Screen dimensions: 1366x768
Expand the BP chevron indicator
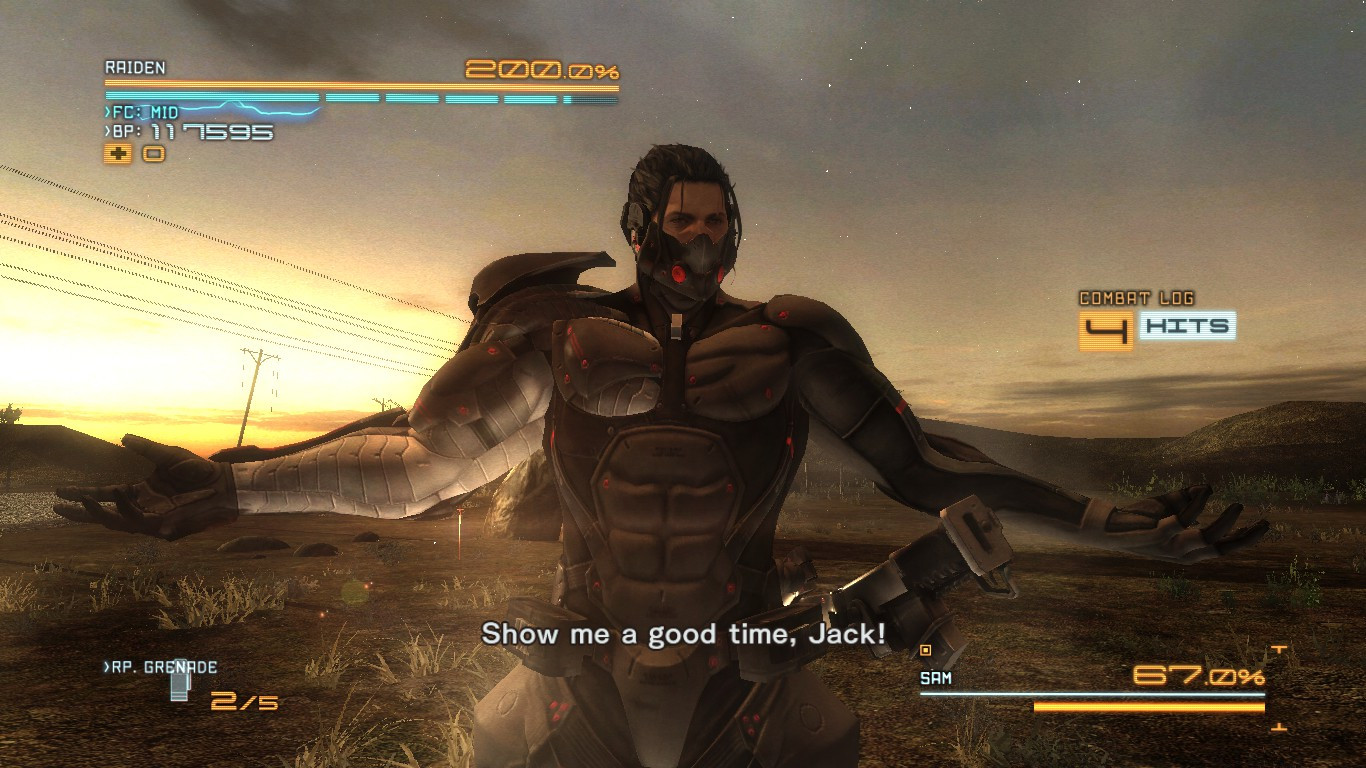coord(107,131)
